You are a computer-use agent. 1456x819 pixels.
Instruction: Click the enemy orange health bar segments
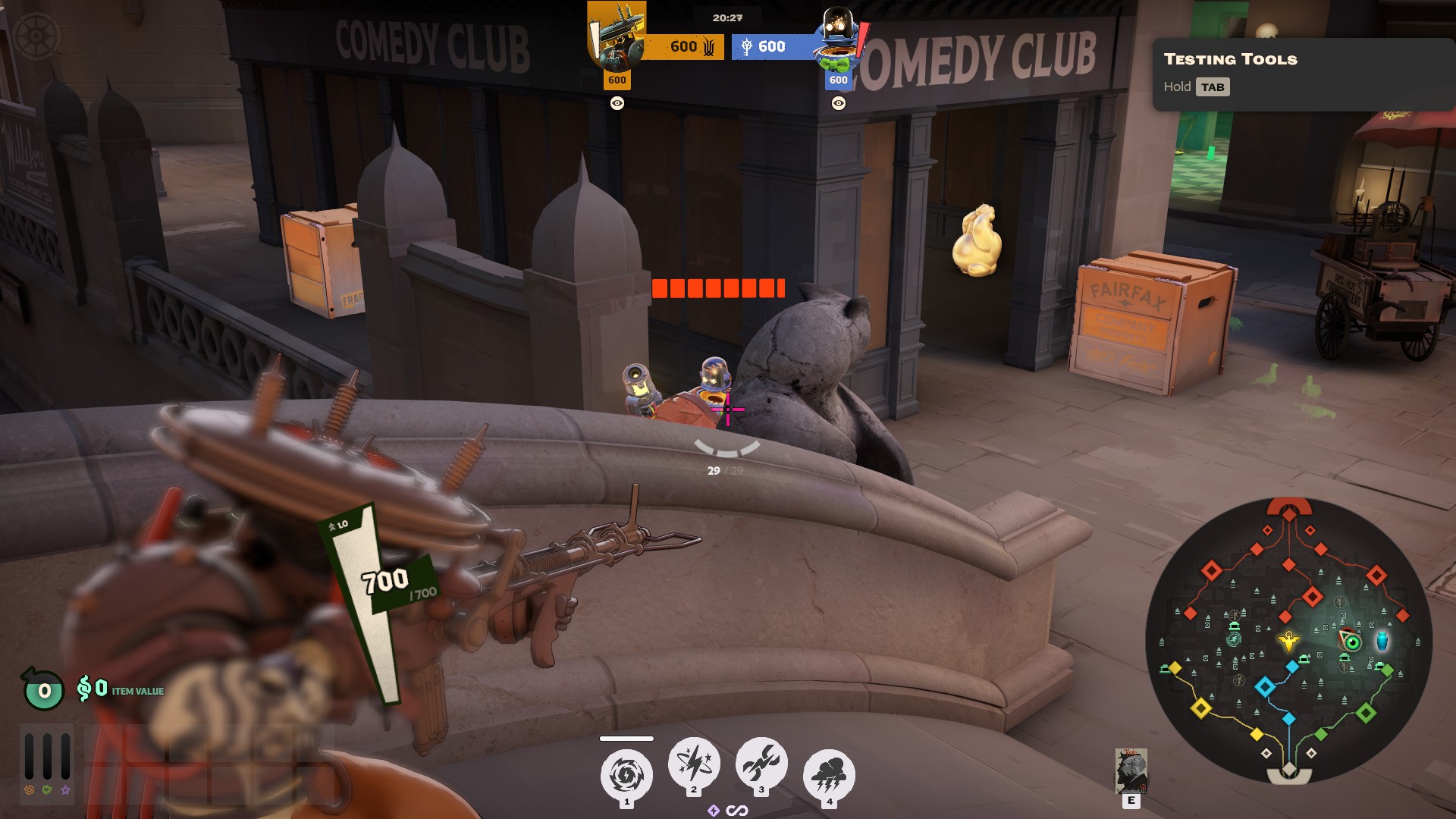point(719,288)
